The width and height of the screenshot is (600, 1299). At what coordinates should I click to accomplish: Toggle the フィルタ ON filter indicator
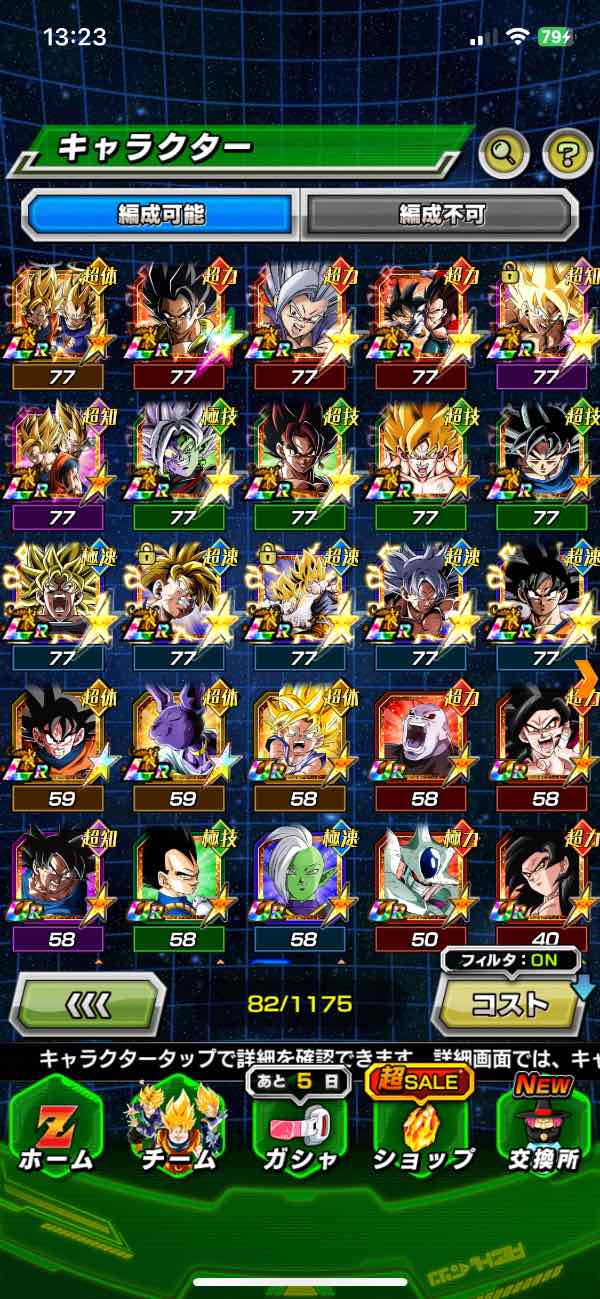510,961
